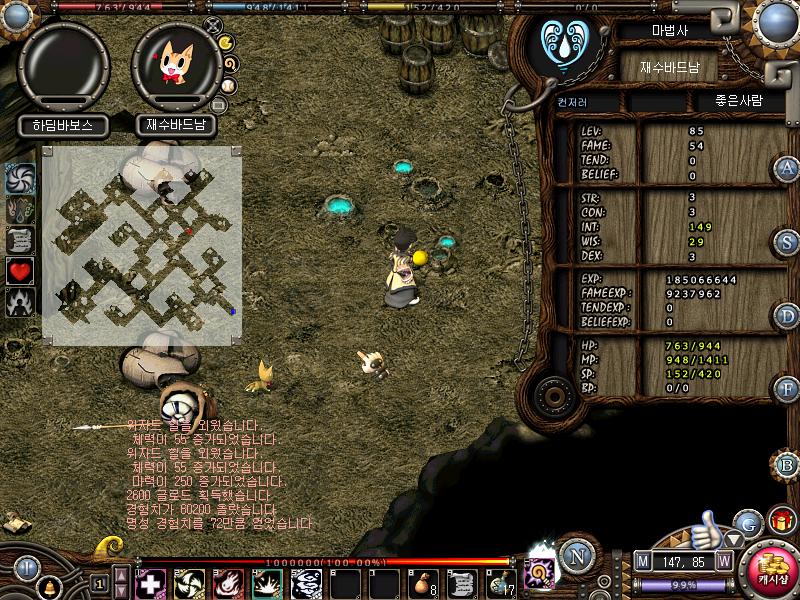Select the 하딤바보스 name plate
The image size is (800, 600).
[x=63, y=126]
